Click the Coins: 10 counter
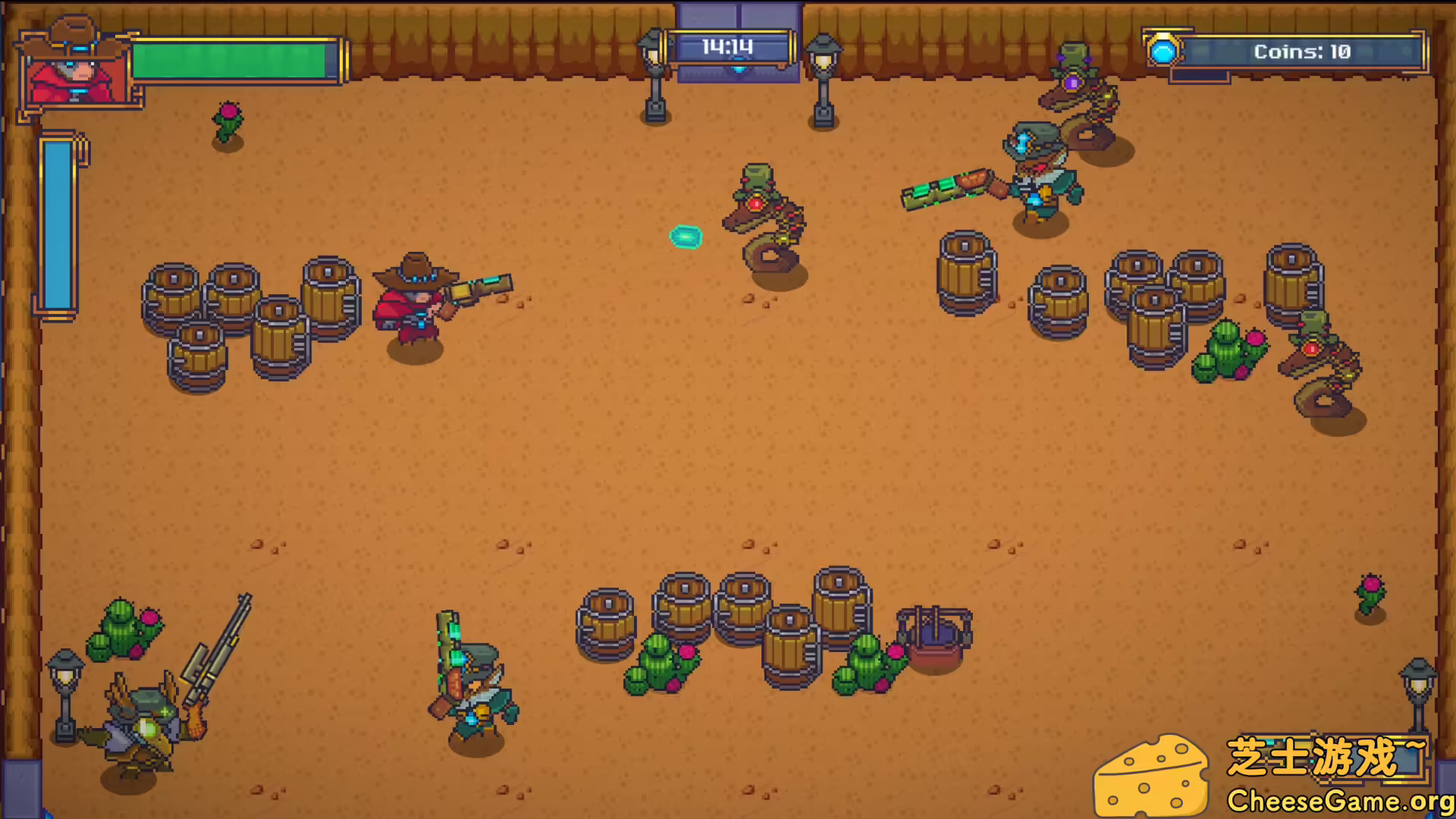Viewport: 1456px width, 819px height. [1302, 52]
